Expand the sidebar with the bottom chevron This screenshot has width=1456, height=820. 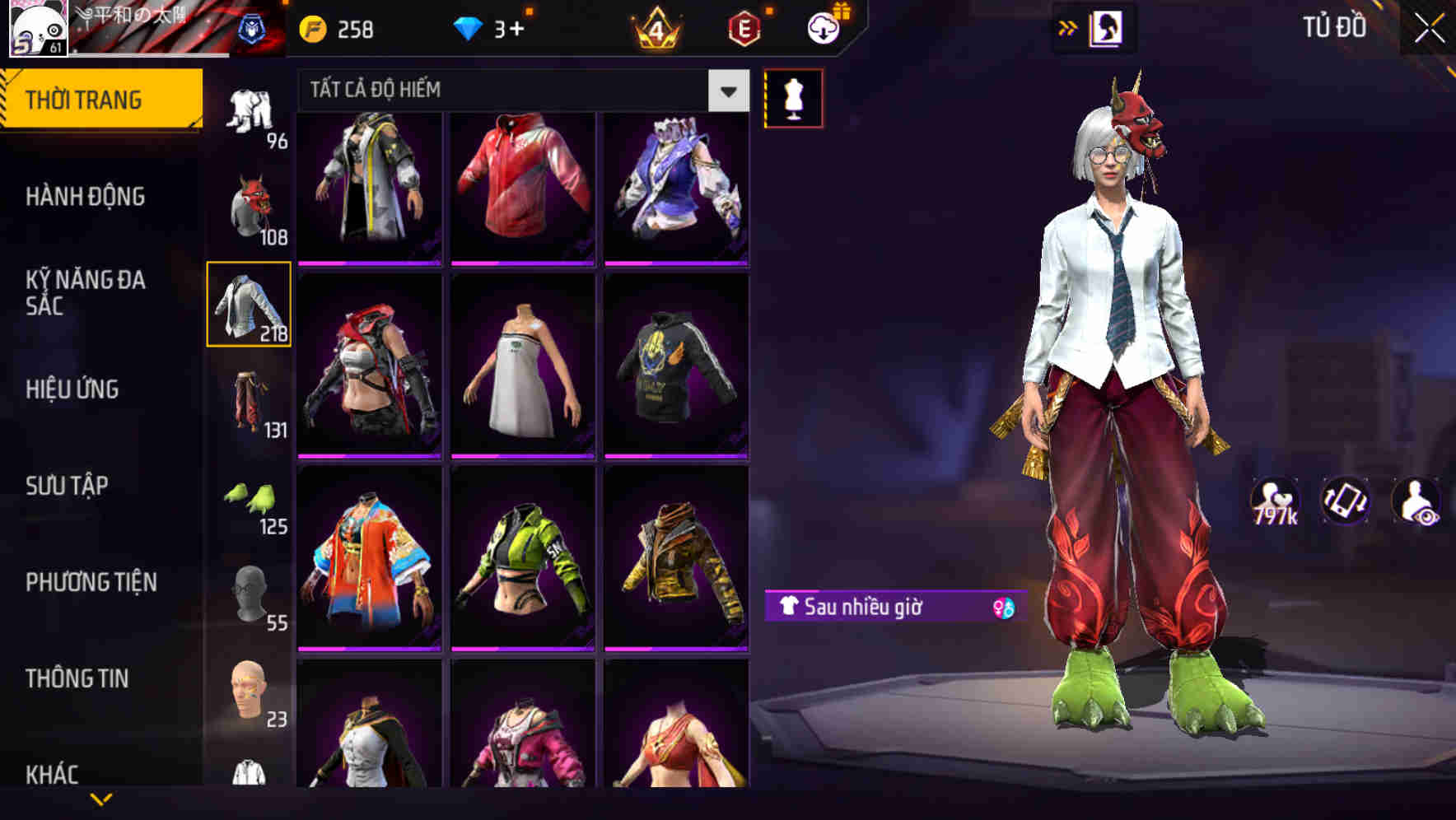pyautogui.click(x=103, y=800)
